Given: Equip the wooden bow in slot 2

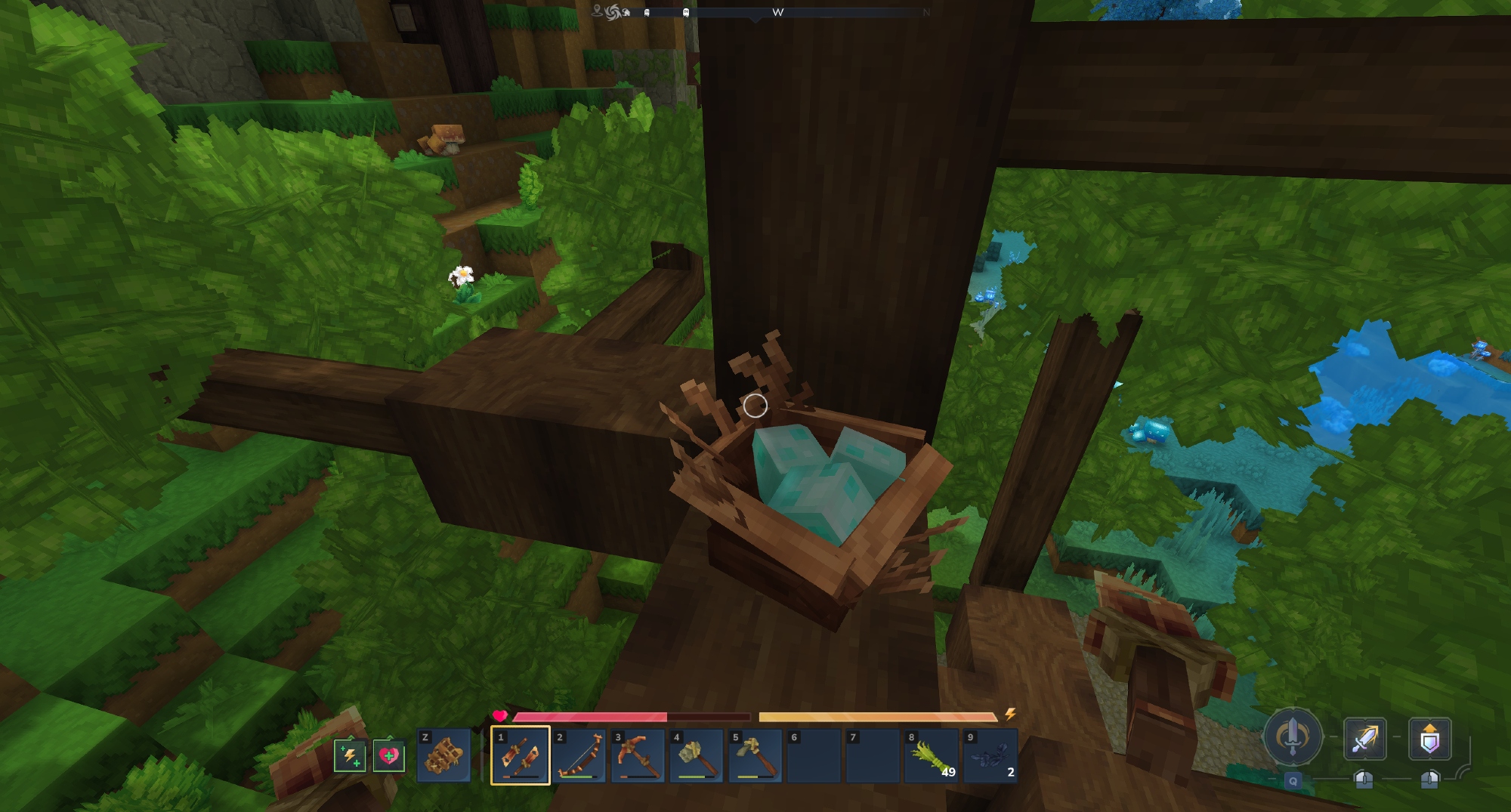Looking at the screenshot, I should [x=579, y=755].
